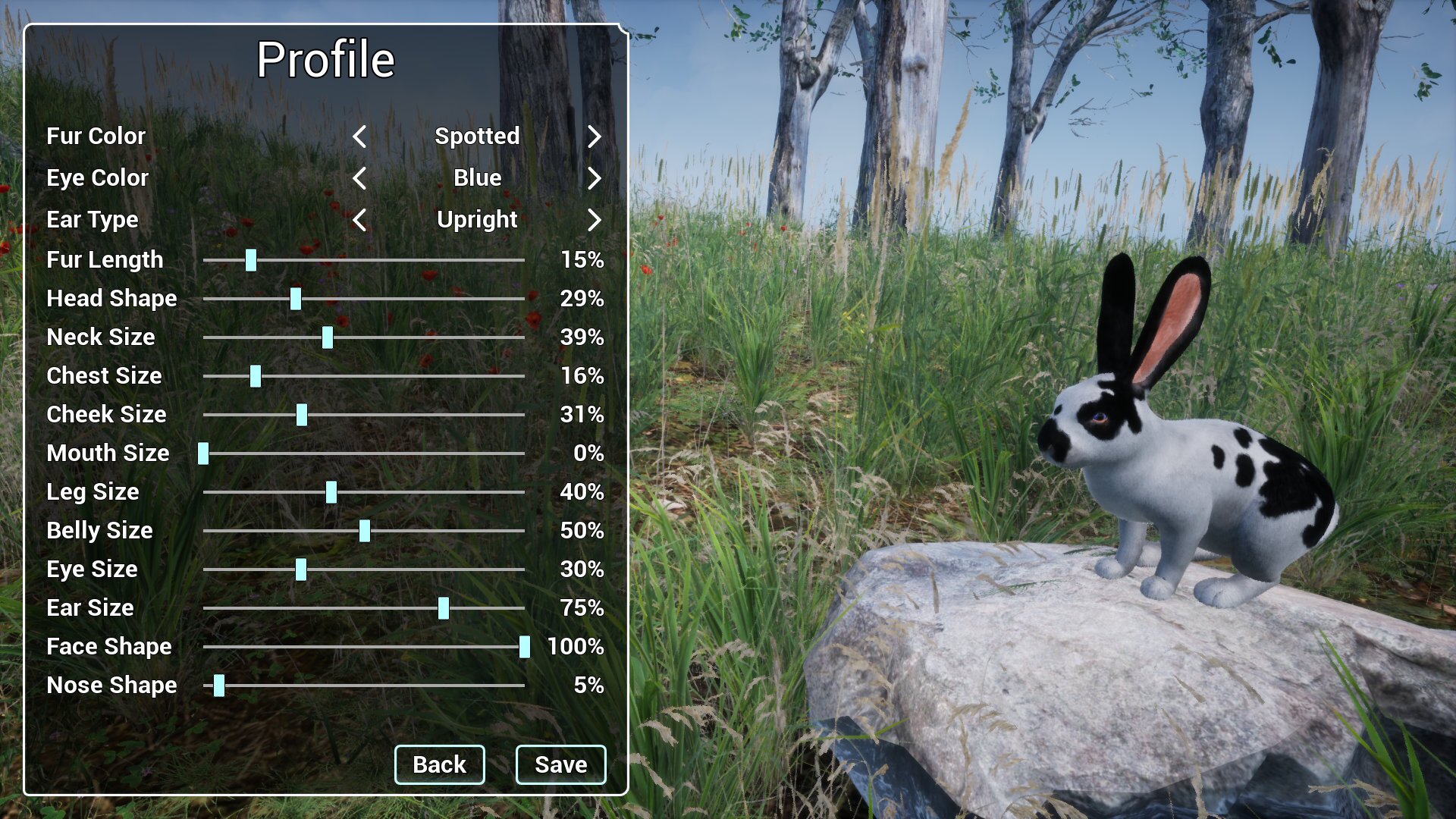This screenshot has height=819, width=1456.
Task: Click the Back button
Action: (440, 764)
